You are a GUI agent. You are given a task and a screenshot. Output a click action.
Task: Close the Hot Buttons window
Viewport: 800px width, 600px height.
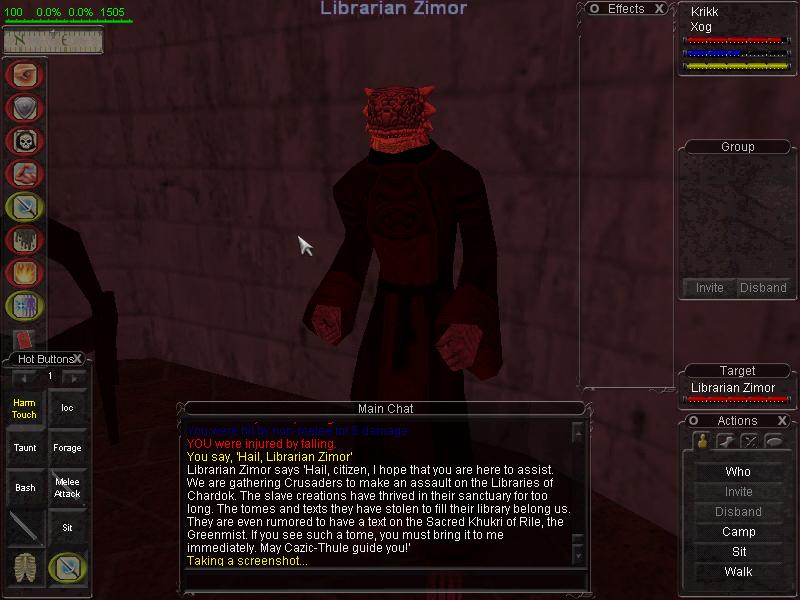77,358
